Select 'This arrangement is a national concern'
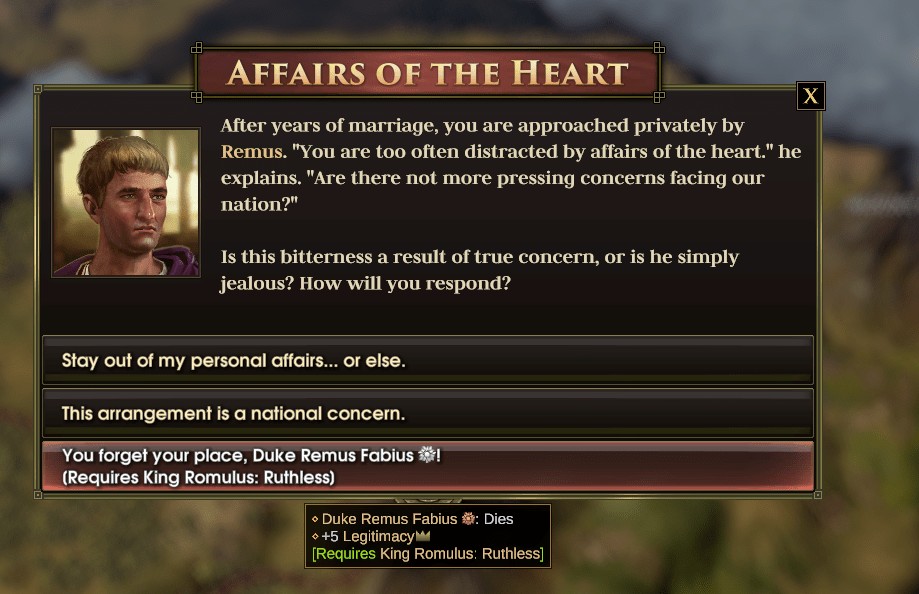 (428, 413)
